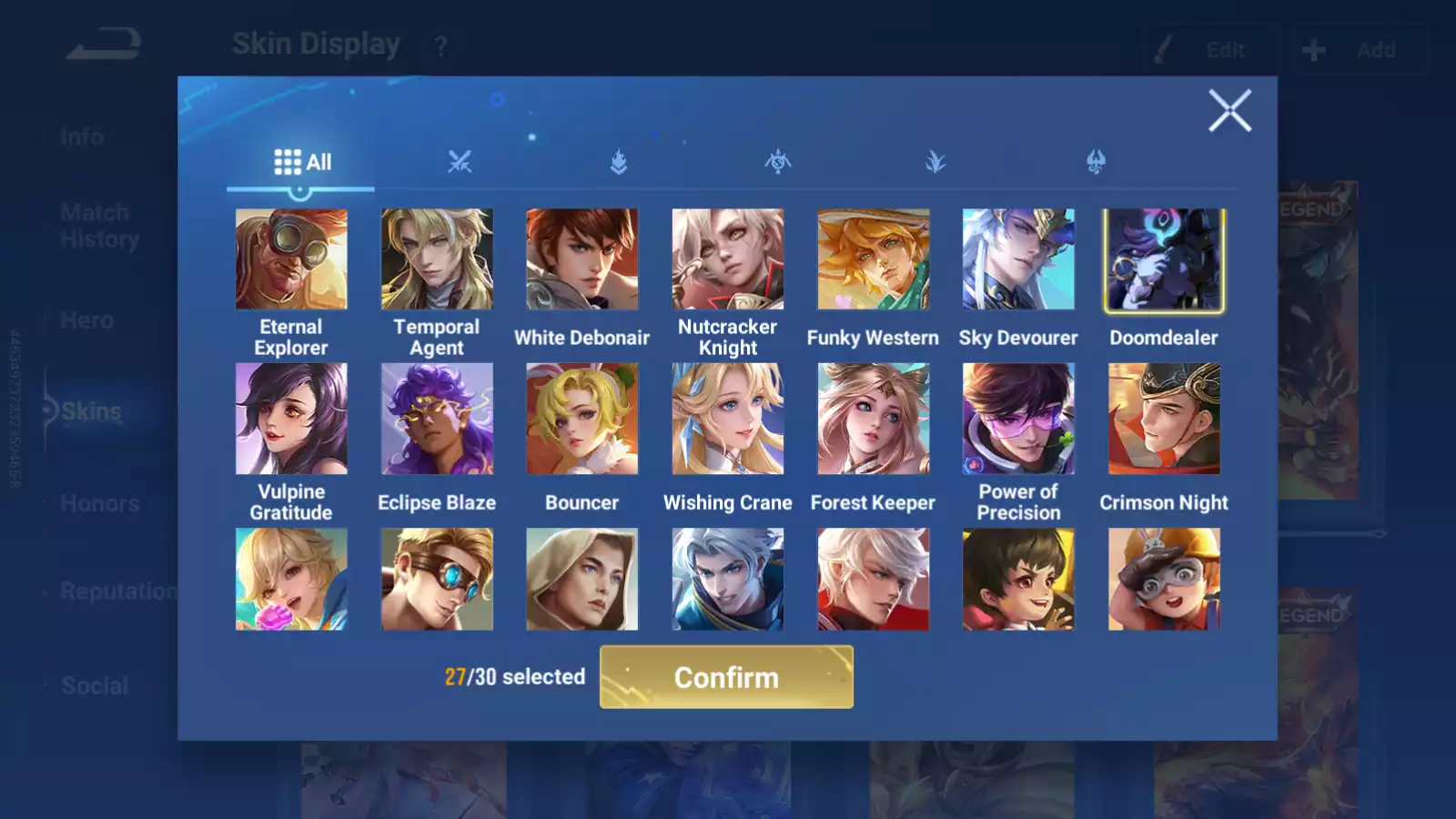The width and height of the screenshot is (1456, 819).
Task: Select the Nutcracker Knight skin
Action: click(x=728, y=259)
